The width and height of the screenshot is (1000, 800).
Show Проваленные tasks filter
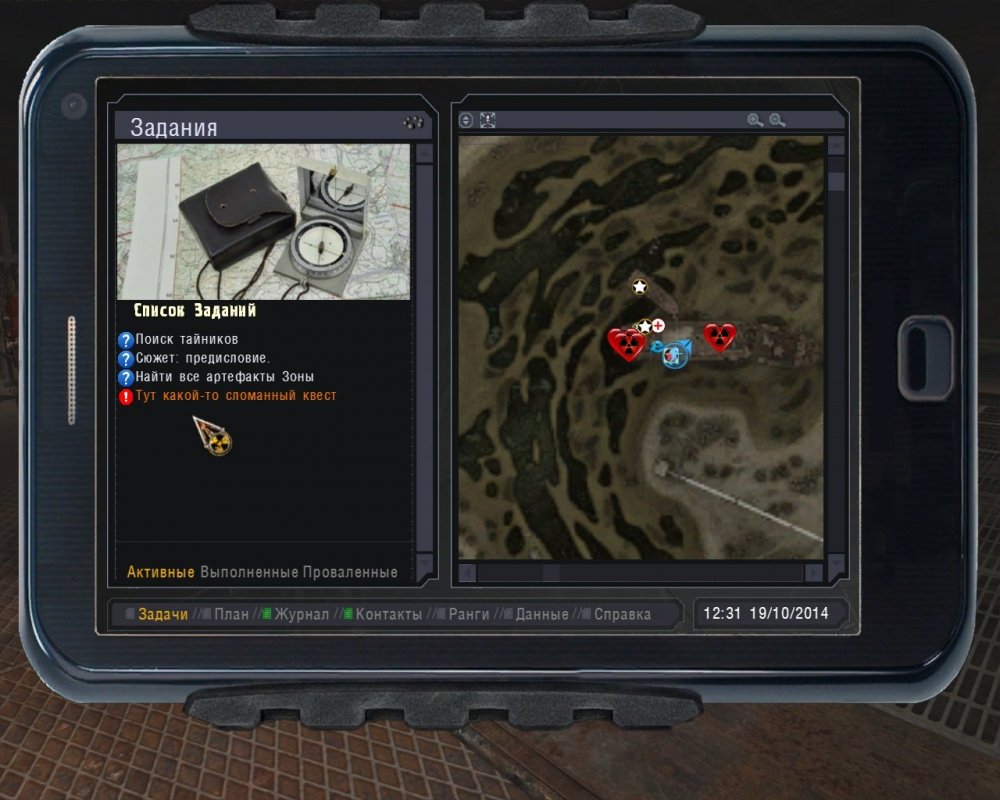pos(350,572)
